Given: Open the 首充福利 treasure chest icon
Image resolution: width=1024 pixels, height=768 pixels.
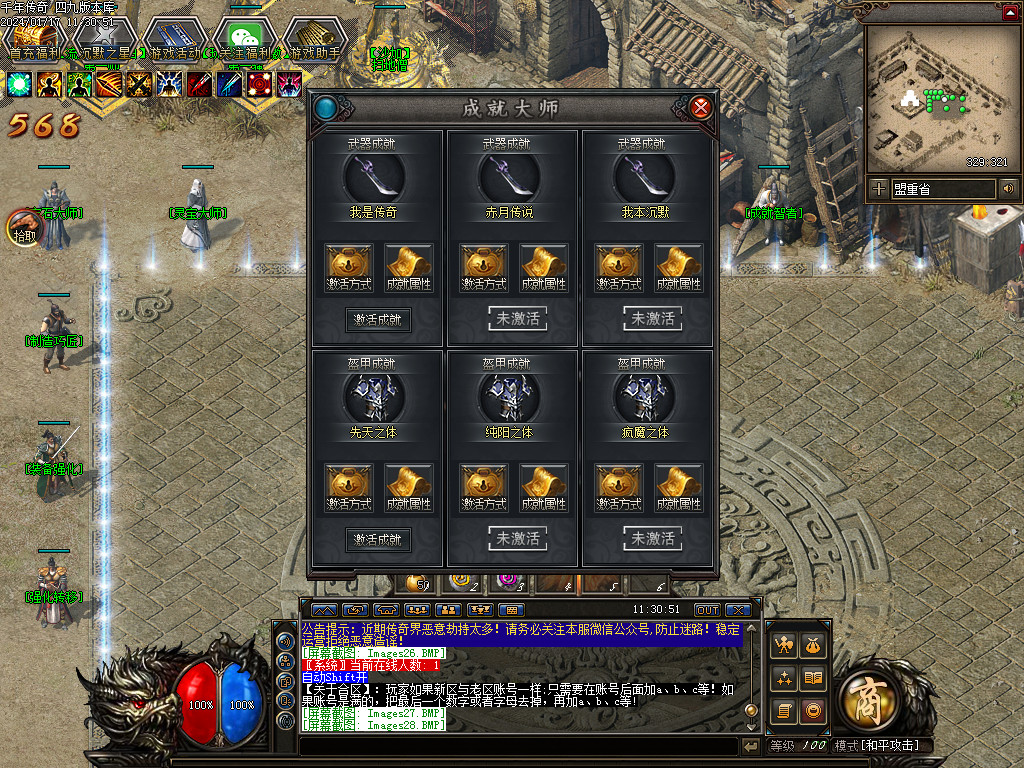Looking at the screenshot, I should (x=33, y=39).
